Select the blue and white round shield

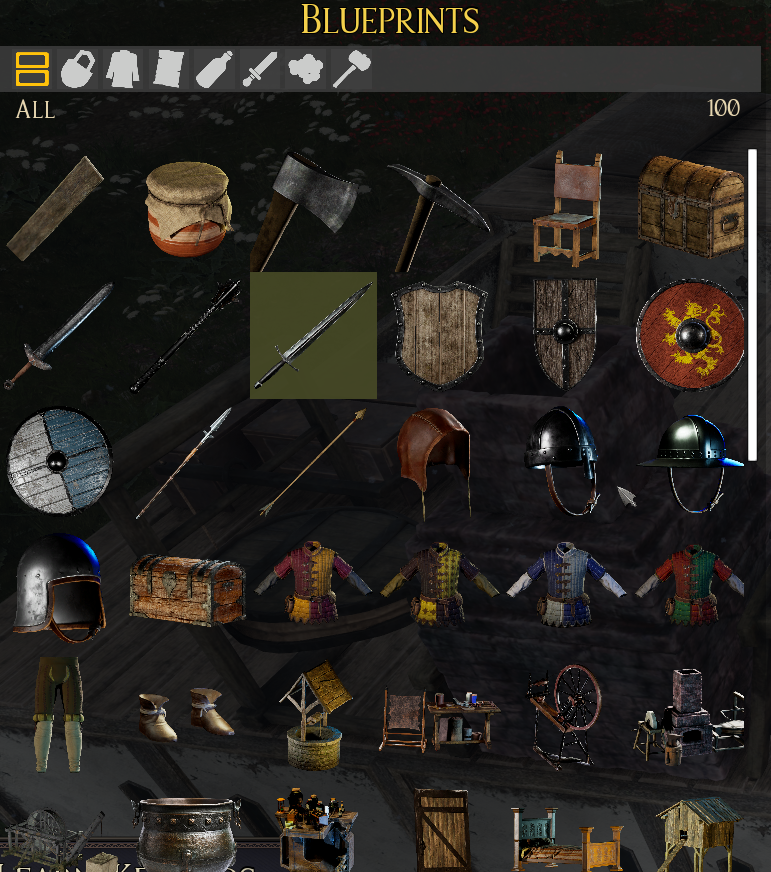pos(59,460)
